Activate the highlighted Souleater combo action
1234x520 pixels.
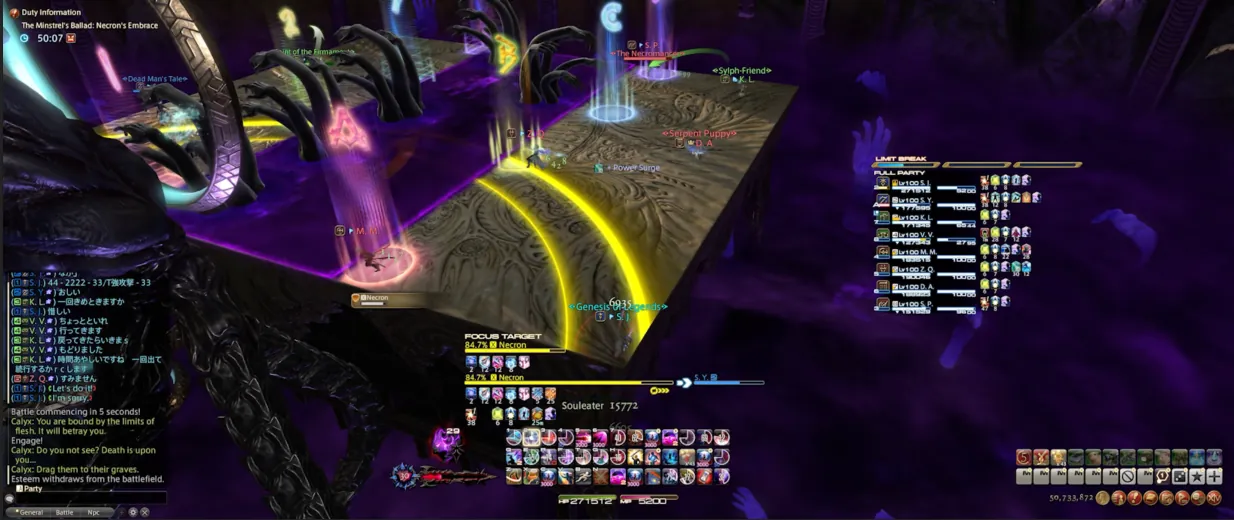coord(532,437)
